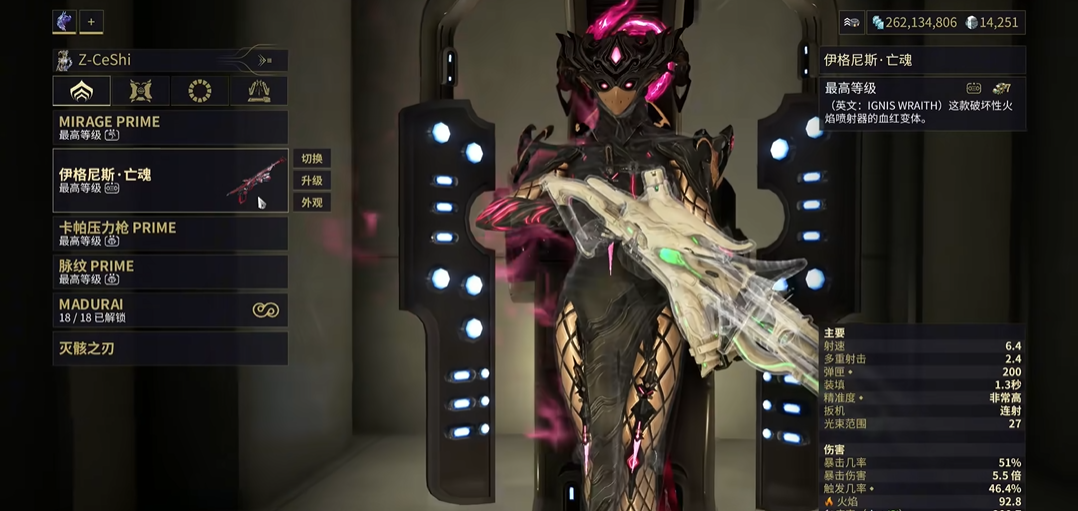Image resolution: width=1078 pixels, height=511 pixels.
Task: Click the Z-CeShi loadout name bar
Action: (x=170, y=60)
